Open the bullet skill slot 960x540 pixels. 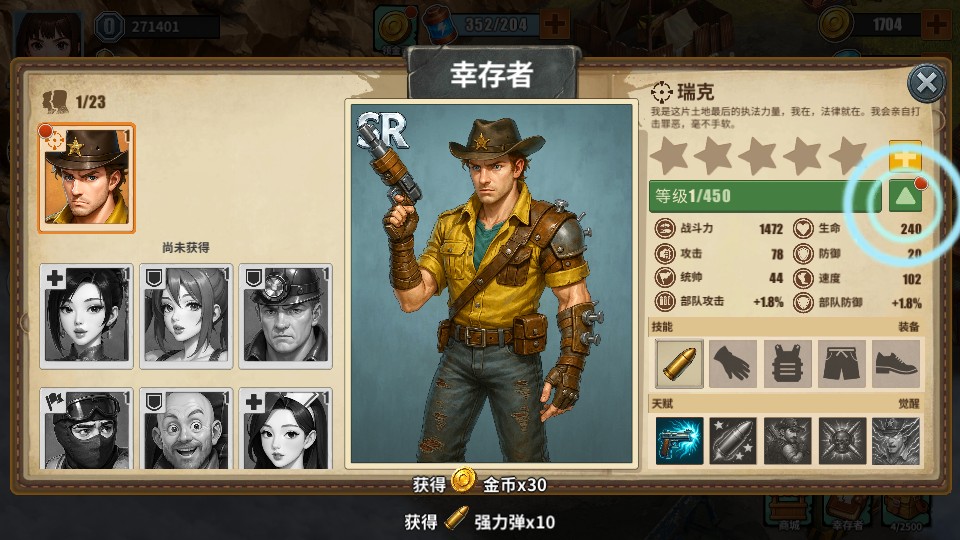679,364
